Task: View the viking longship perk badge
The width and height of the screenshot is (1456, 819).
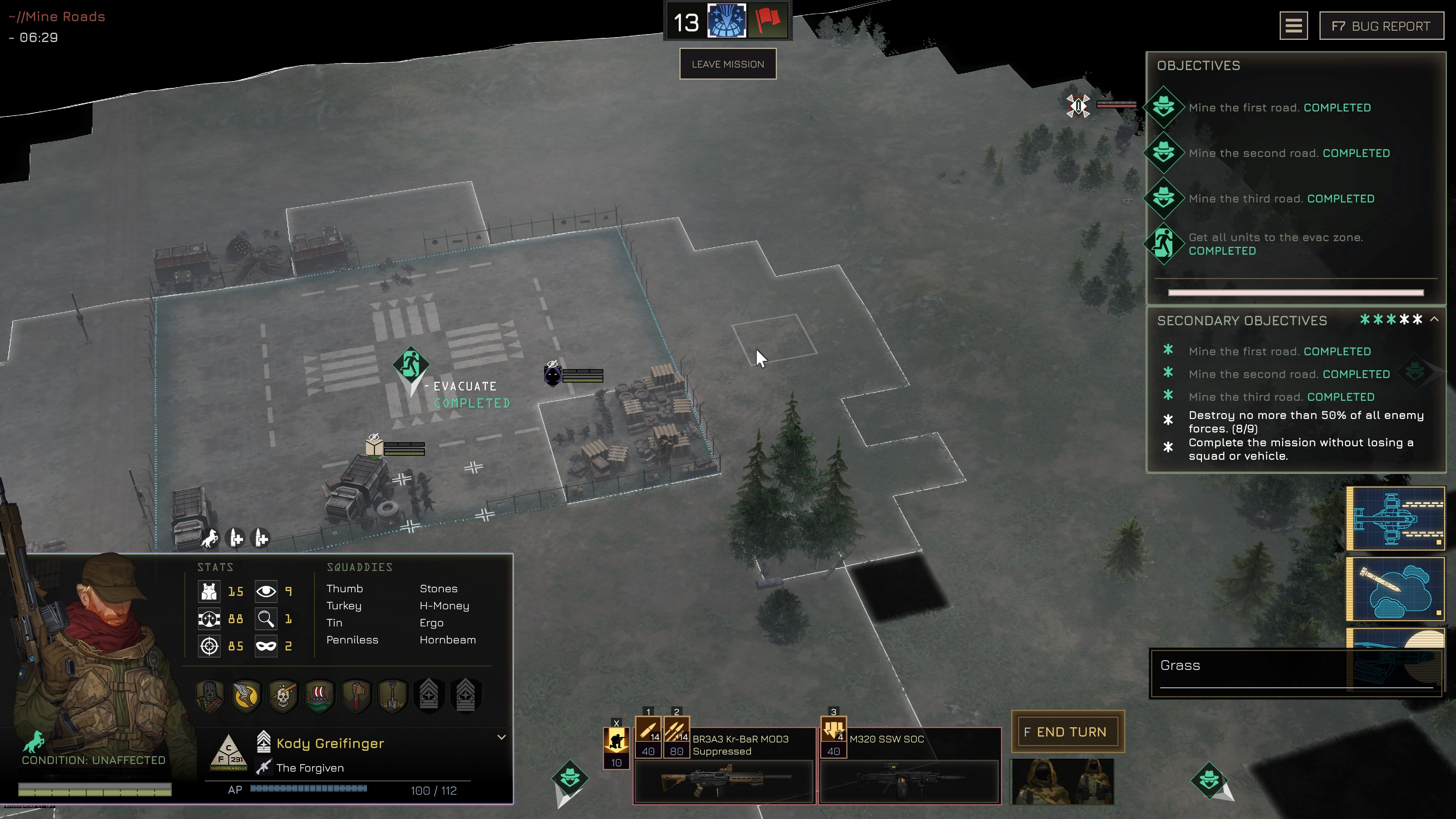Action: click(x=319, y=696)
